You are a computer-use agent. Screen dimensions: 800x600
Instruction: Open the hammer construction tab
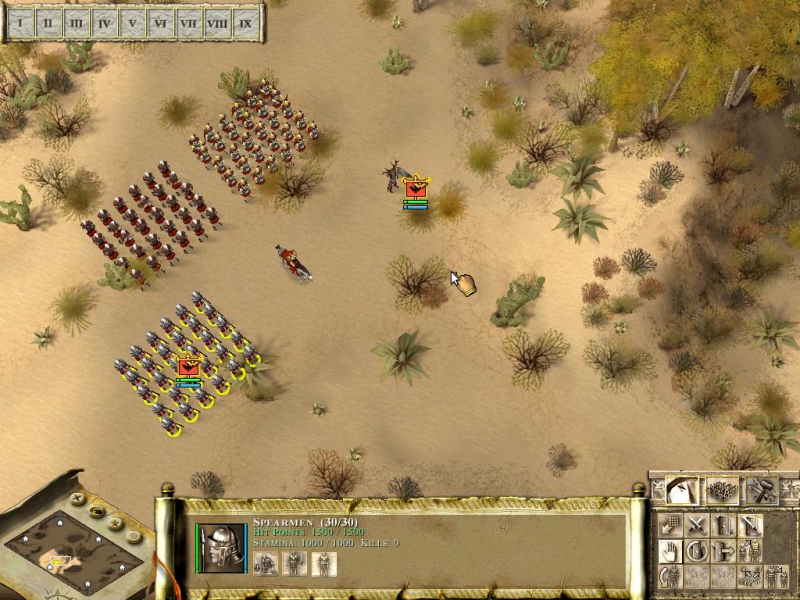pos(762,490)
